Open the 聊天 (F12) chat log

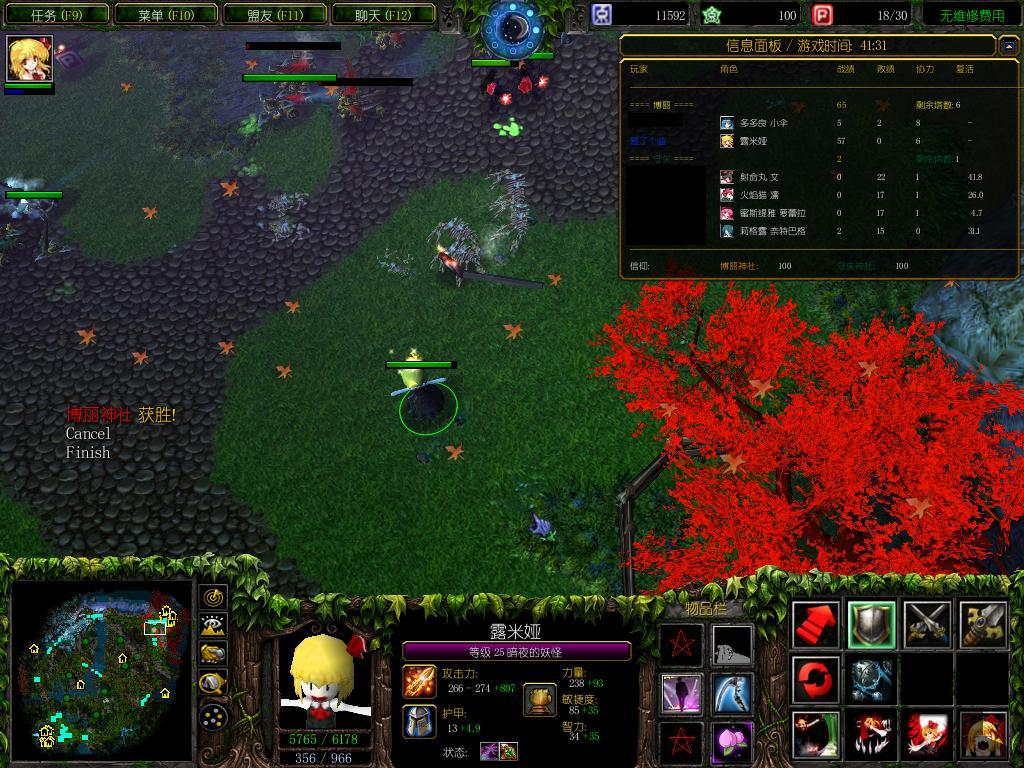[383, 15]
